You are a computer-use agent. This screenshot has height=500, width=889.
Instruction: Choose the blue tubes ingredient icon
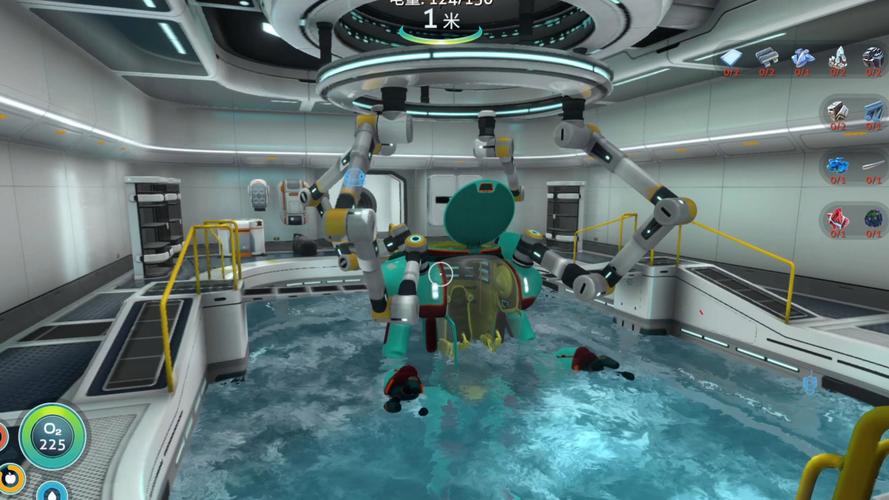point(872,112)
